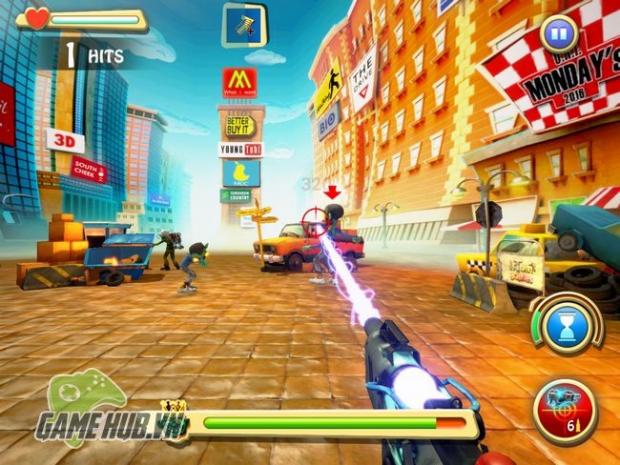This screenshot has width=620, height=465.
Task: Select the gun icon in the top frame
Action: pos(244,25)
